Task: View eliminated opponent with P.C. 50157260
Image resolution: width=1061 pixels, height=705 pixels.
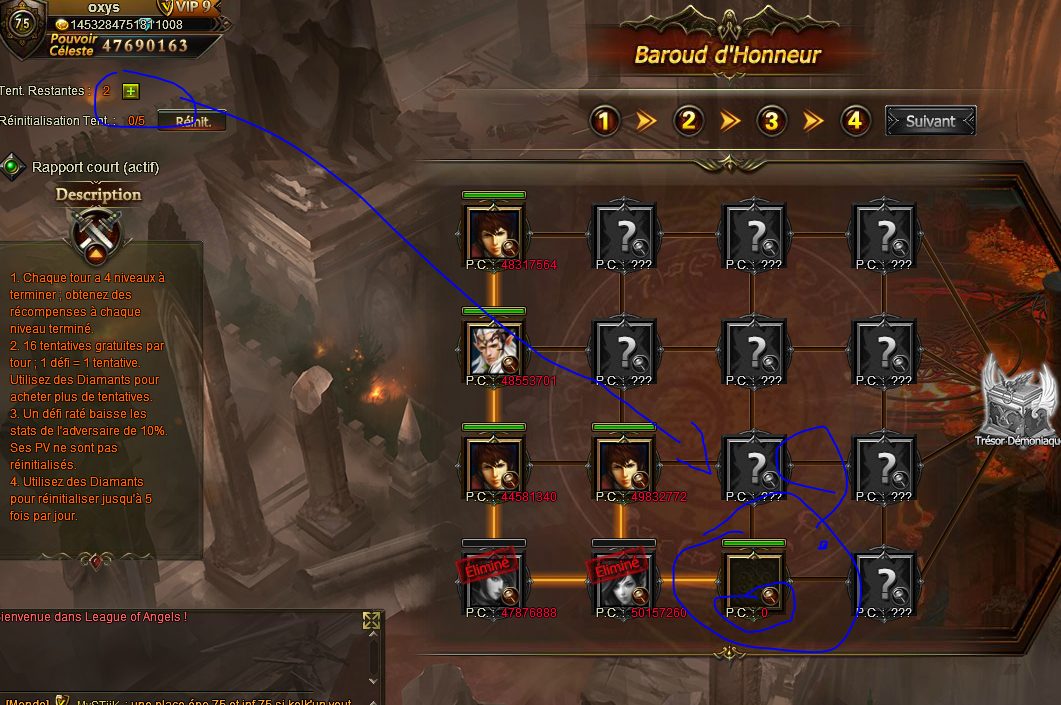Action: [x=624, y=582]
